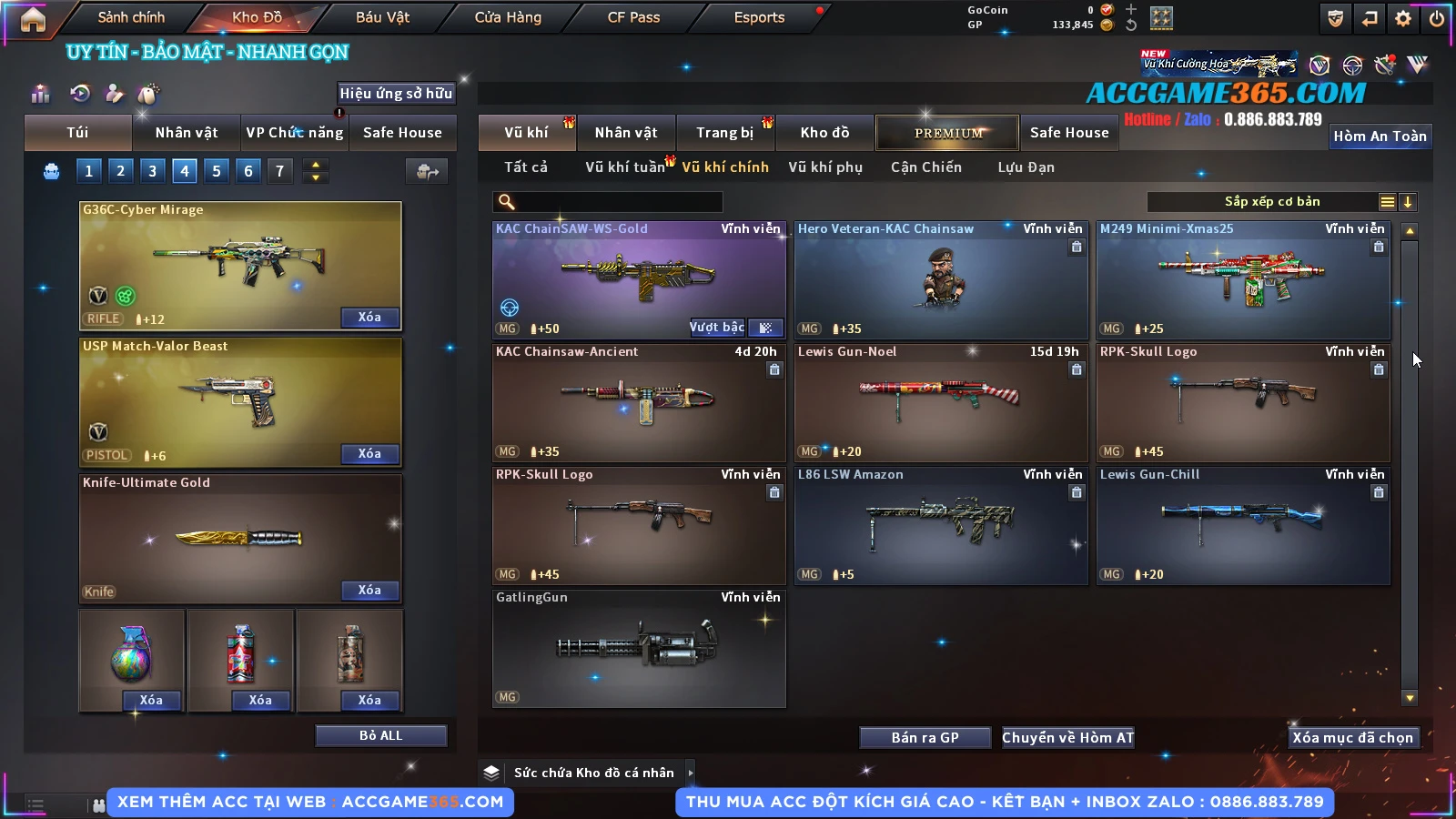Open the Sắp xếp cơ bản sort dropdown
1456x819 pixels.
point(1272,202)
